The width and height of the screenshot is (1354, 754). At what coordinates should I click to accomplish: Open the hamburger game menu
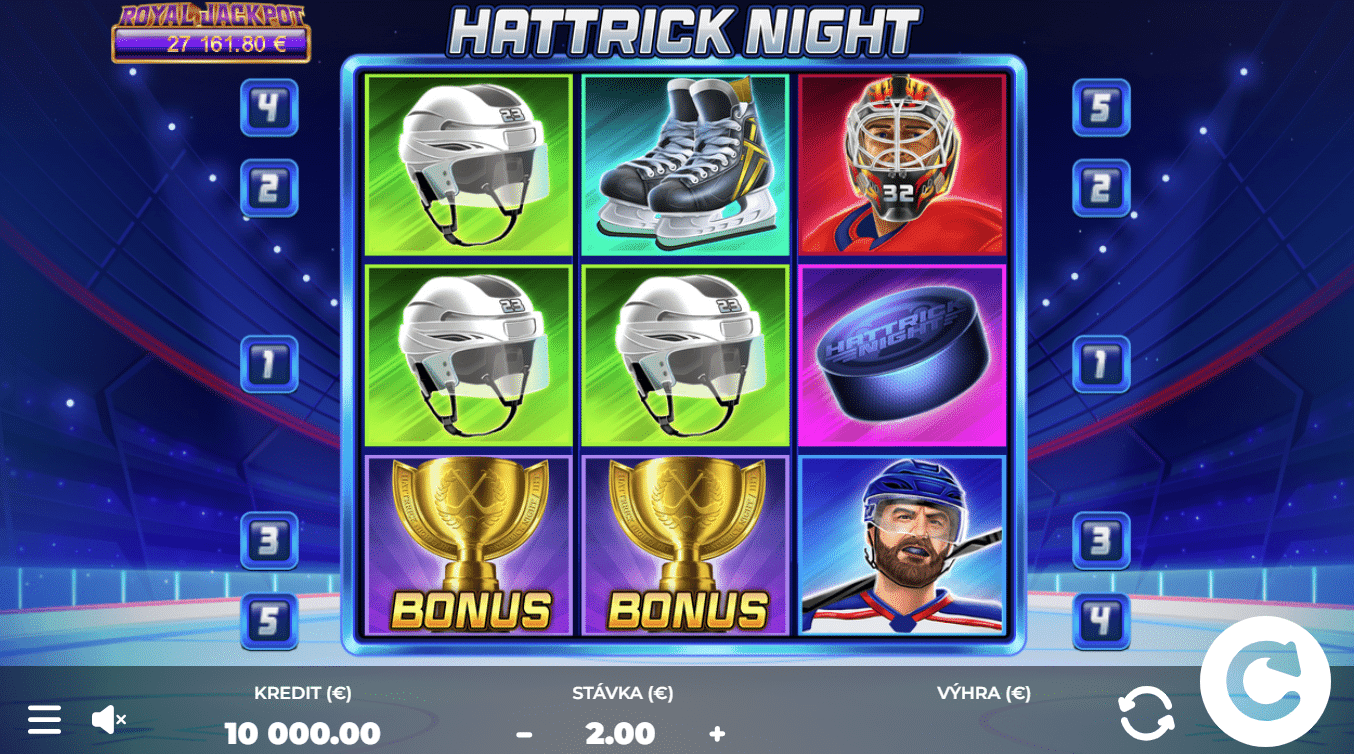(44, 719)
